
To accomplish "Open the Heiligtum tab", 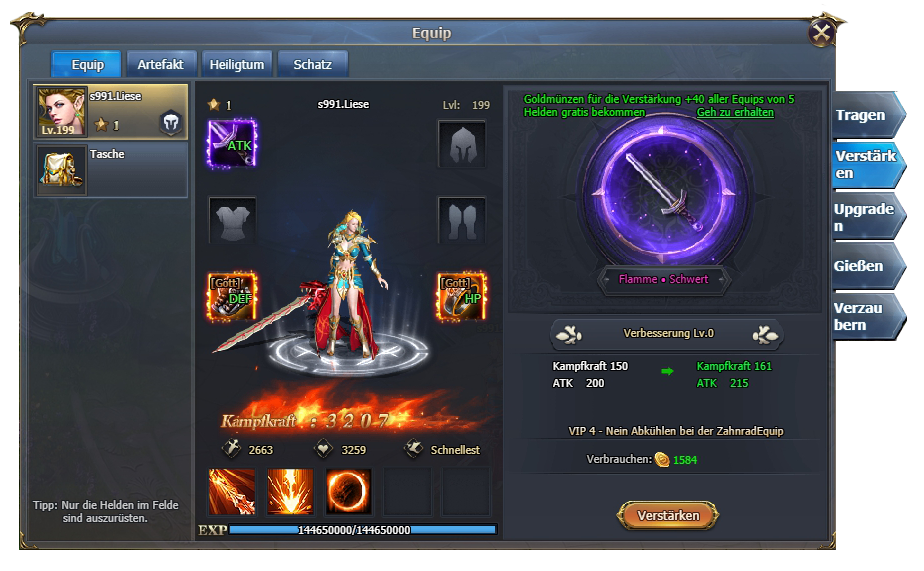I will [237, 64].
